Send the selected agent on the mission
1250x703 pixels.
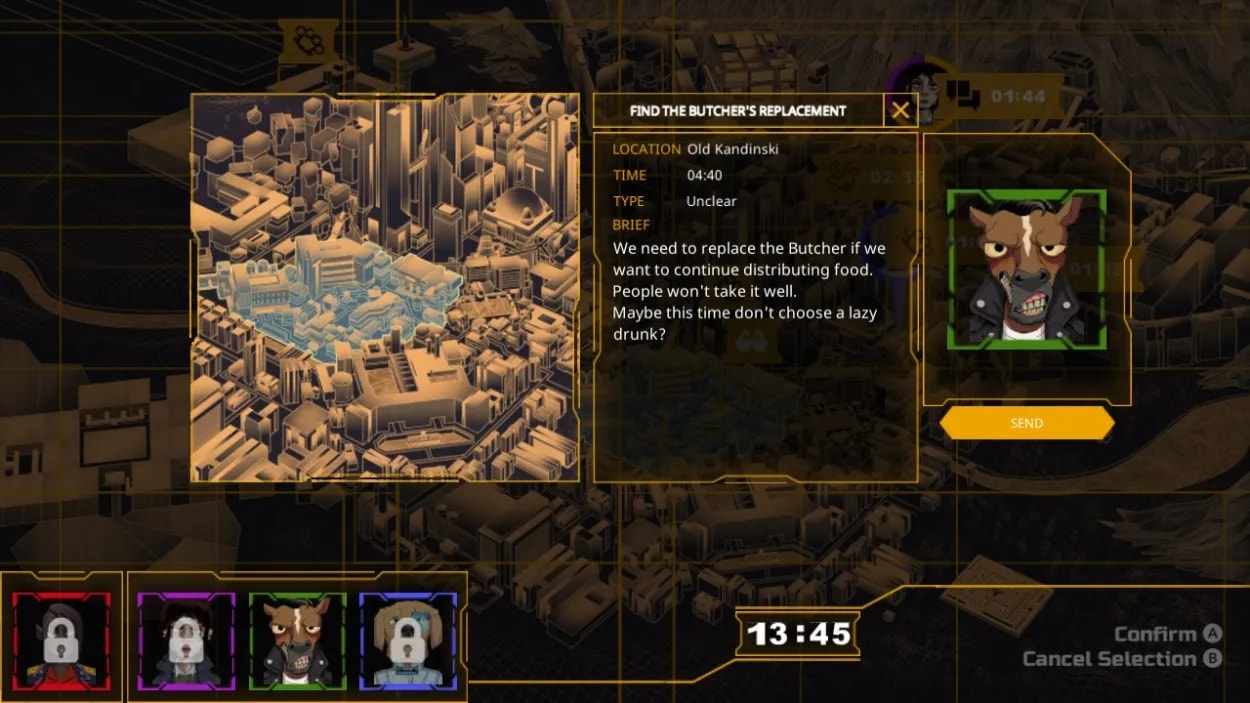1026,423
